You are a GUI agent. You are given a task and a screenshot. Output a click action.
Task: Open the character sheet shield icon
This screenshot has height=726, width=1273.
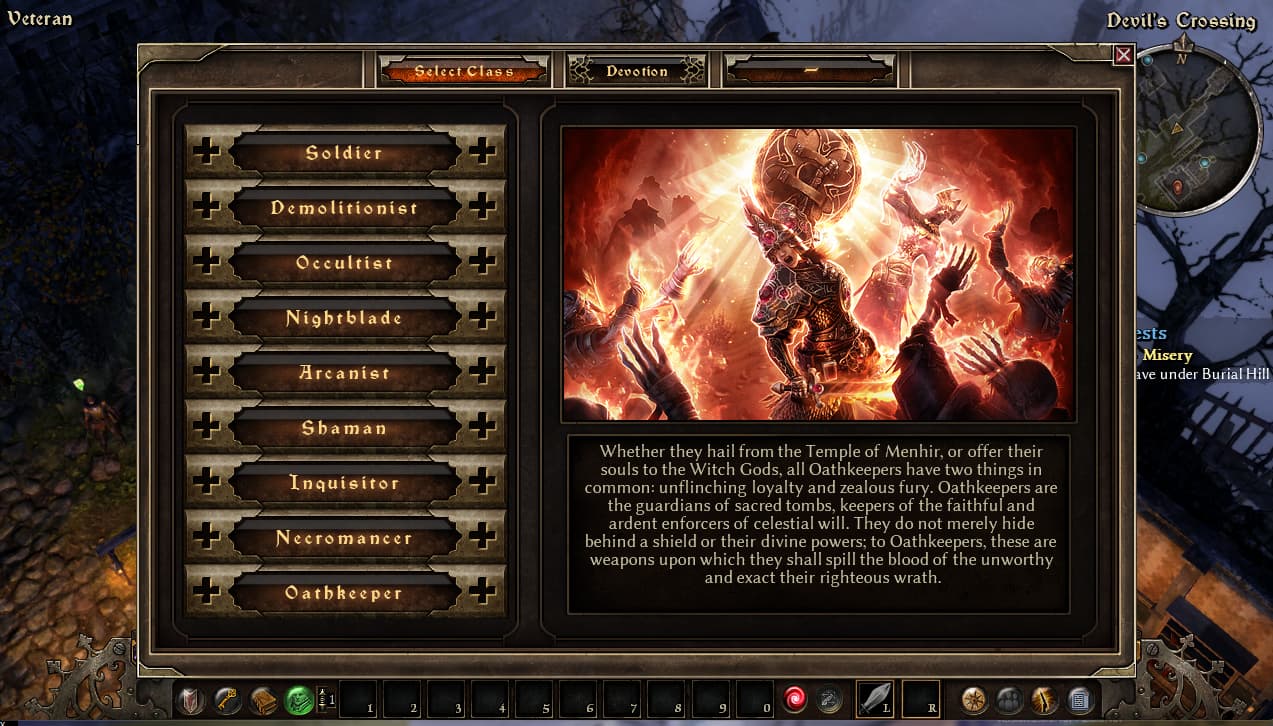tap(190, 700)
